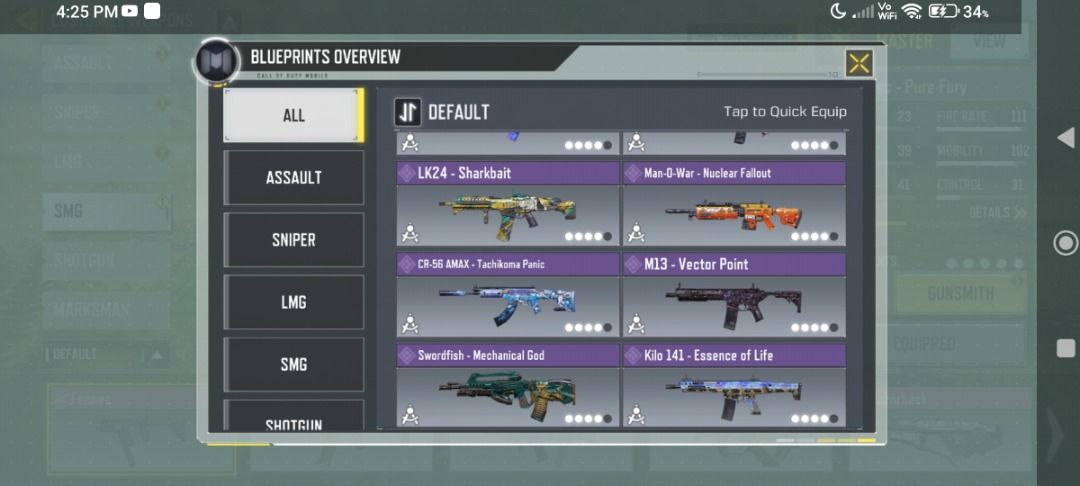Close the Blueprints Overview window
This screenshot has width=1080, height=486.
[859, 63]
